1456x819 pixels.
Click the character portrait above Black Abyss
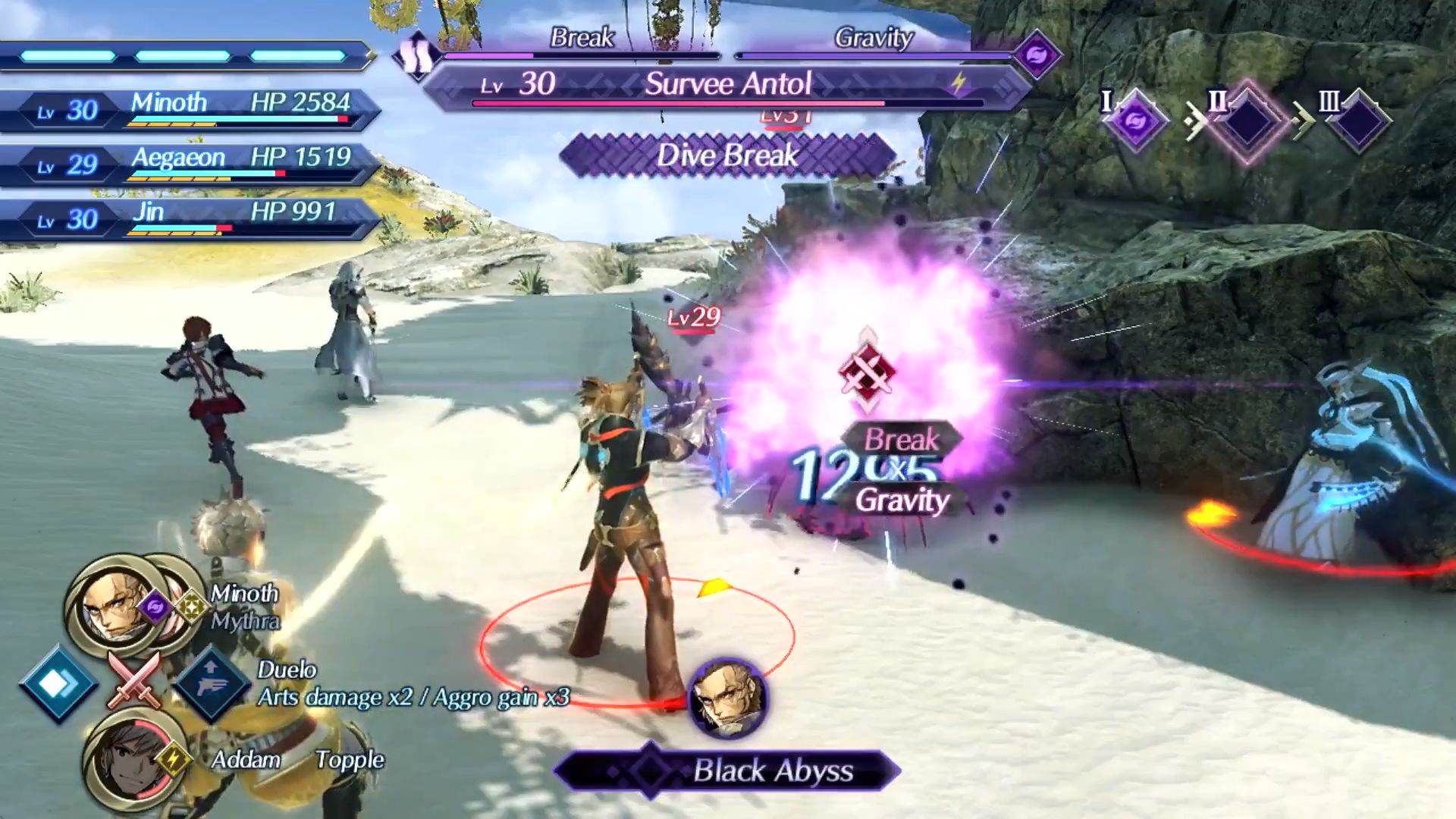pyautogui.click(x=727, y=698)
